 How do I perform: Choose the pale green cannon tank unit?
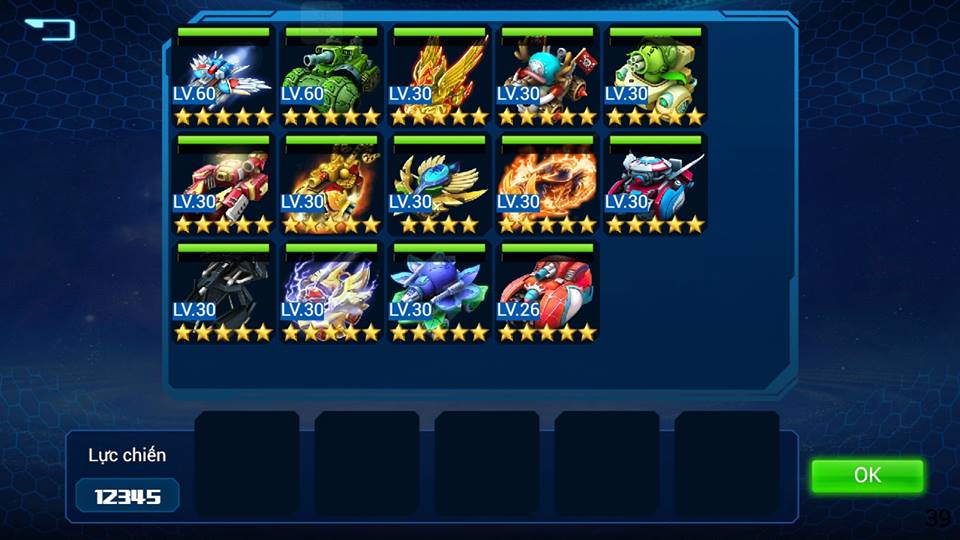tap(655, 76)
